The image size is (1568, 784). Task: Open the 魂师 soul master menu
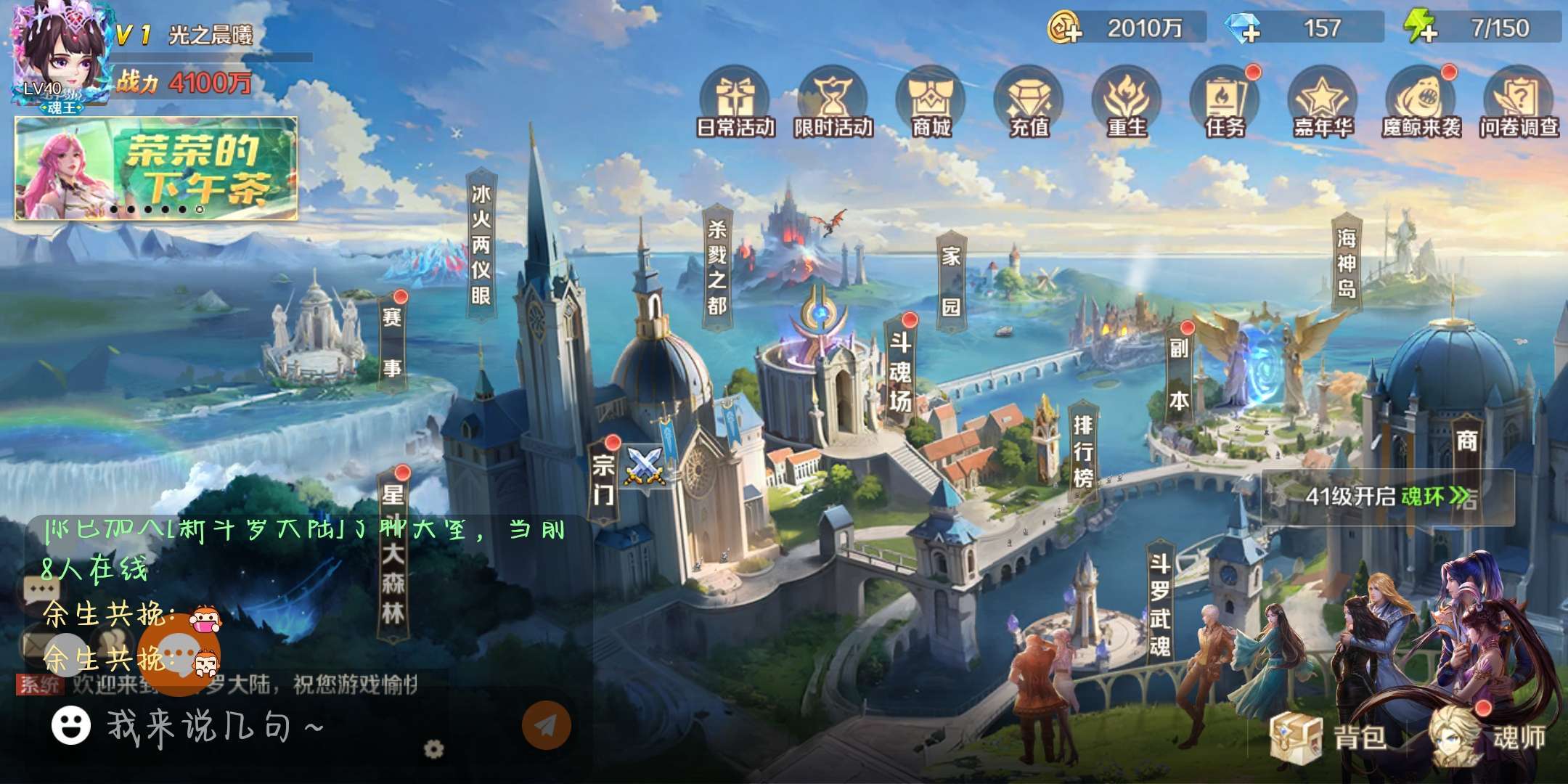coord(1488,737)
